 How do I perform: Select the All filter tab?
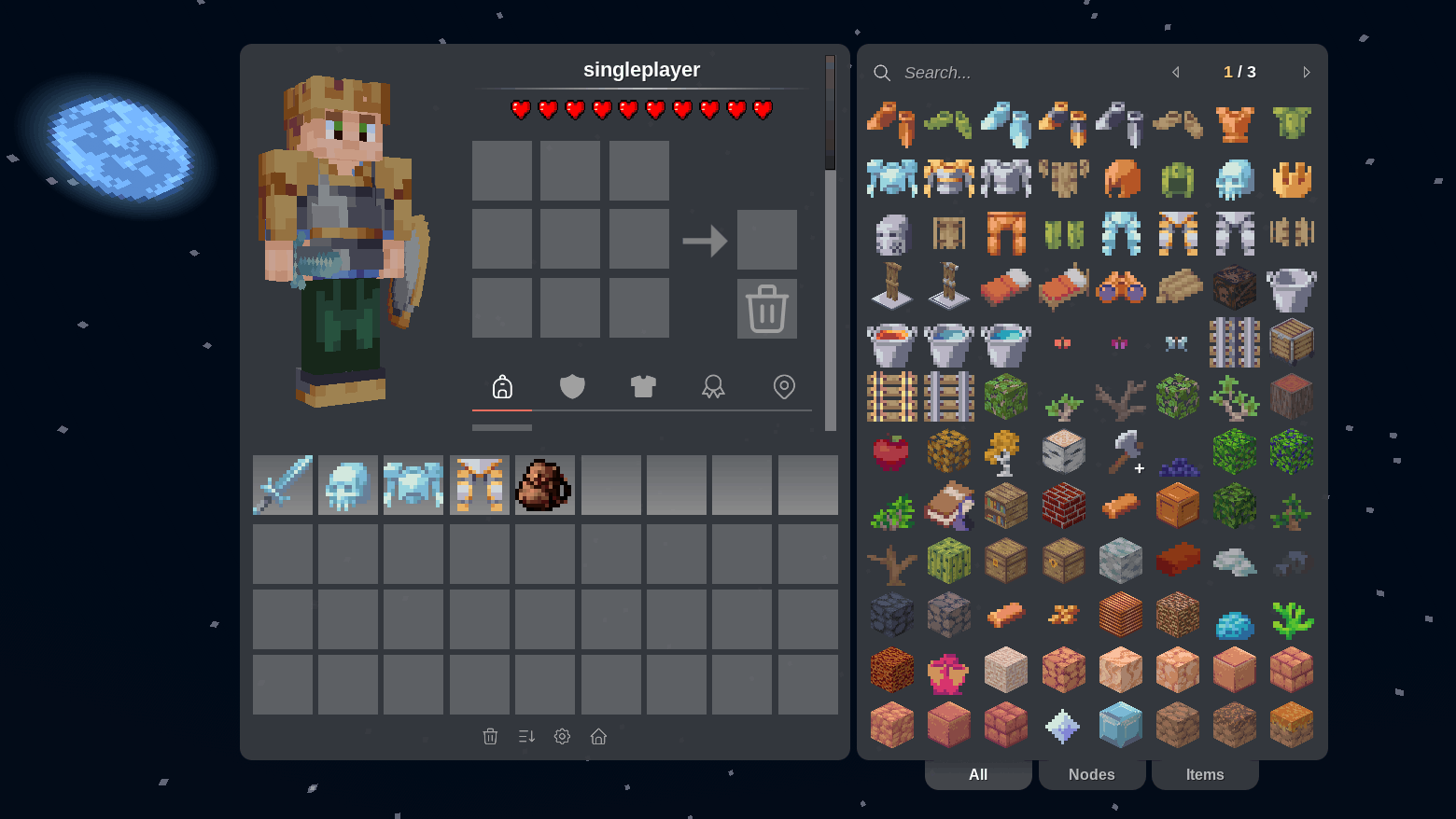coord(977,774)
